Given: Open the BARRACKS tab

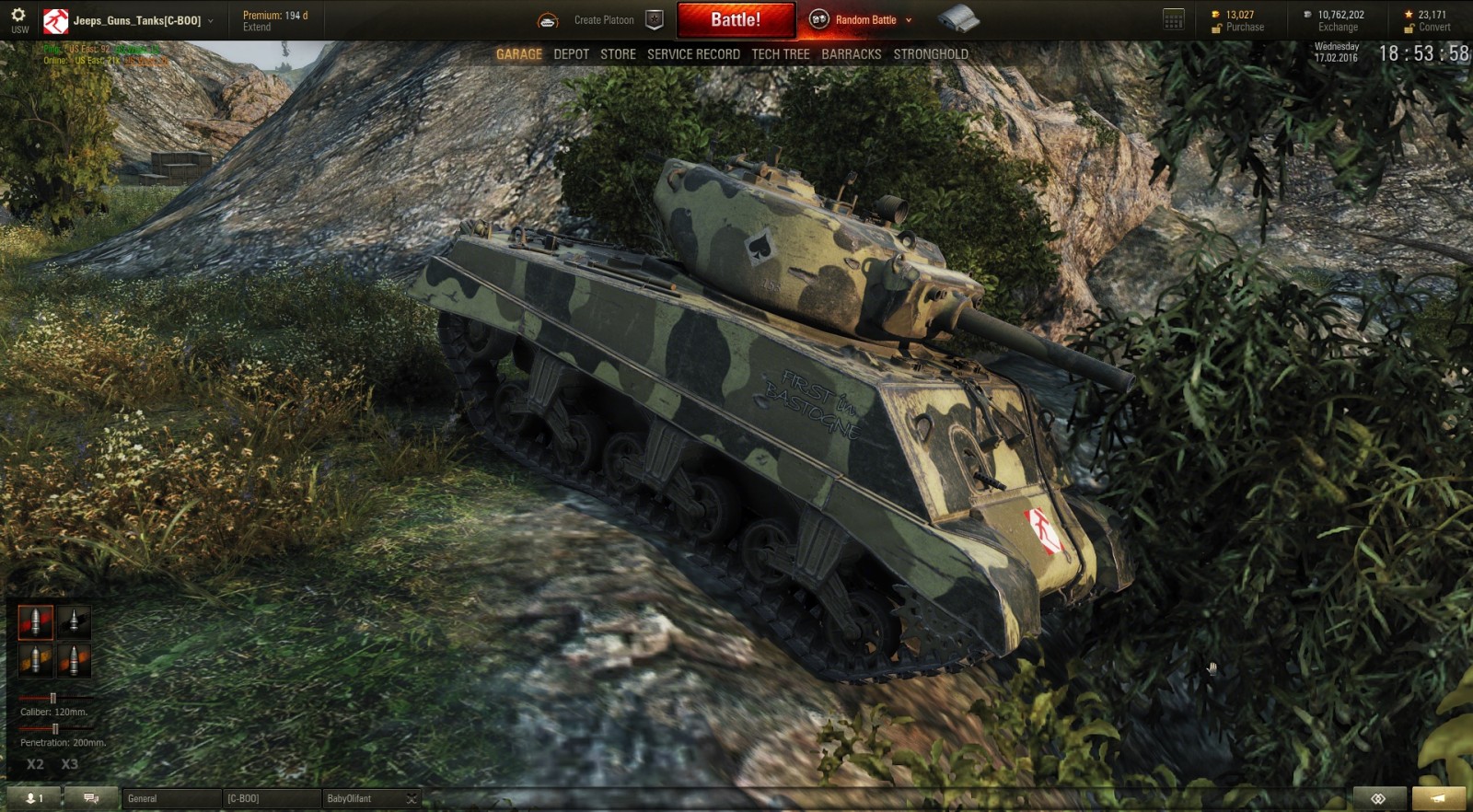Looking at the screenshot, I should coord(850,54).
